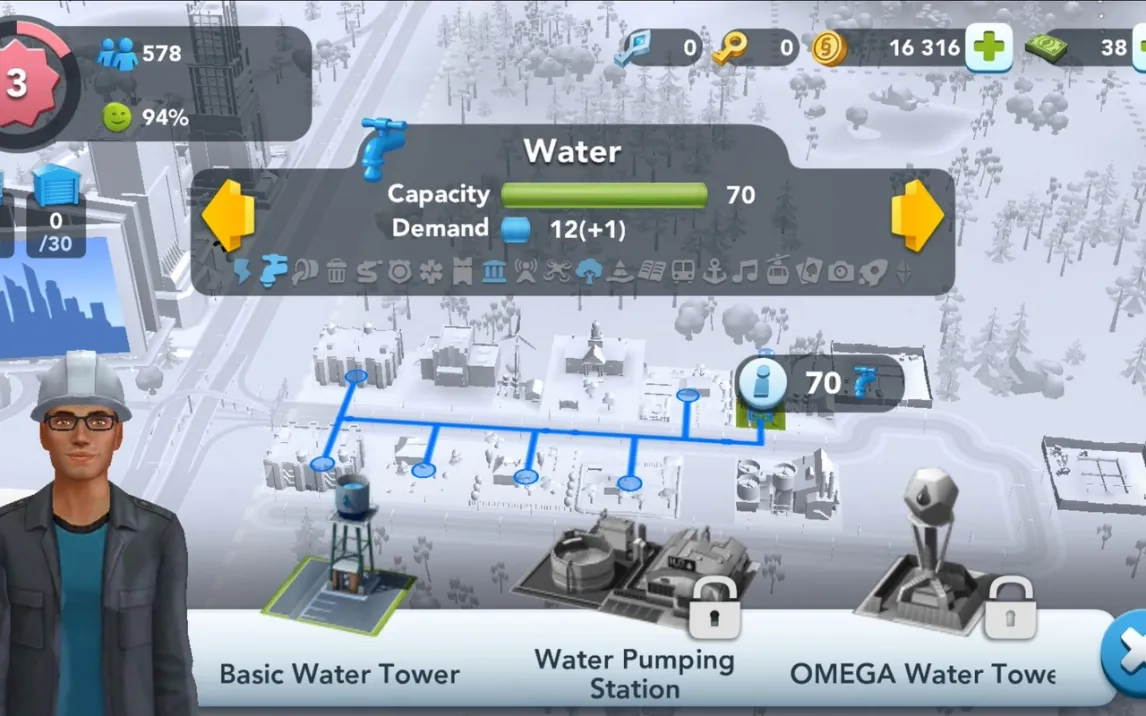Go to the previous service with left yellow arrow
This screenshot has width=1146, height=716.
point(228,215)
